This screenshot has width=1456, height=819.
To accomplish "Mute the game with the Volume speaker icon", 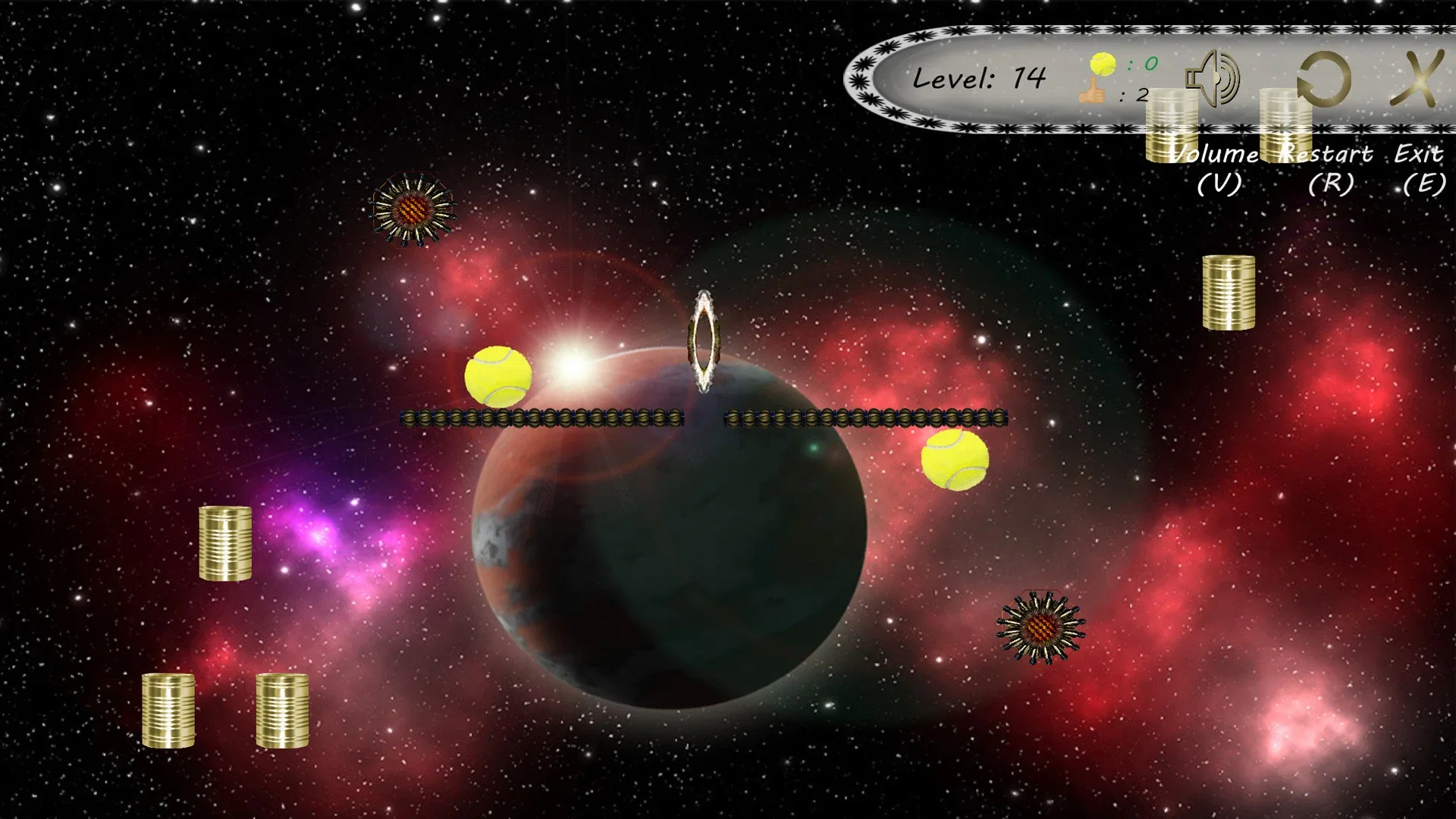I will 1213,78.
